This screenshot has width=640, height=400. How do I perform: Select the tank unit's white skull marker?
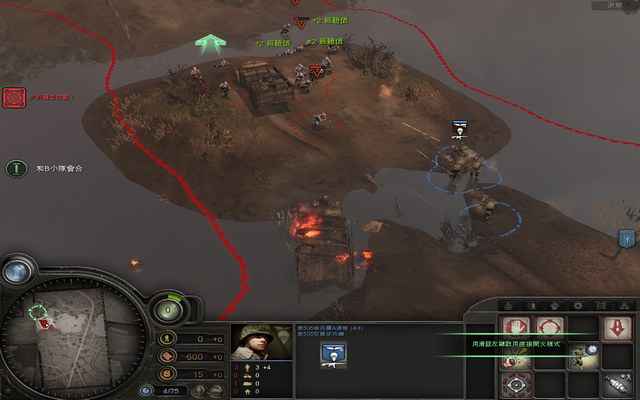[458, 128]
